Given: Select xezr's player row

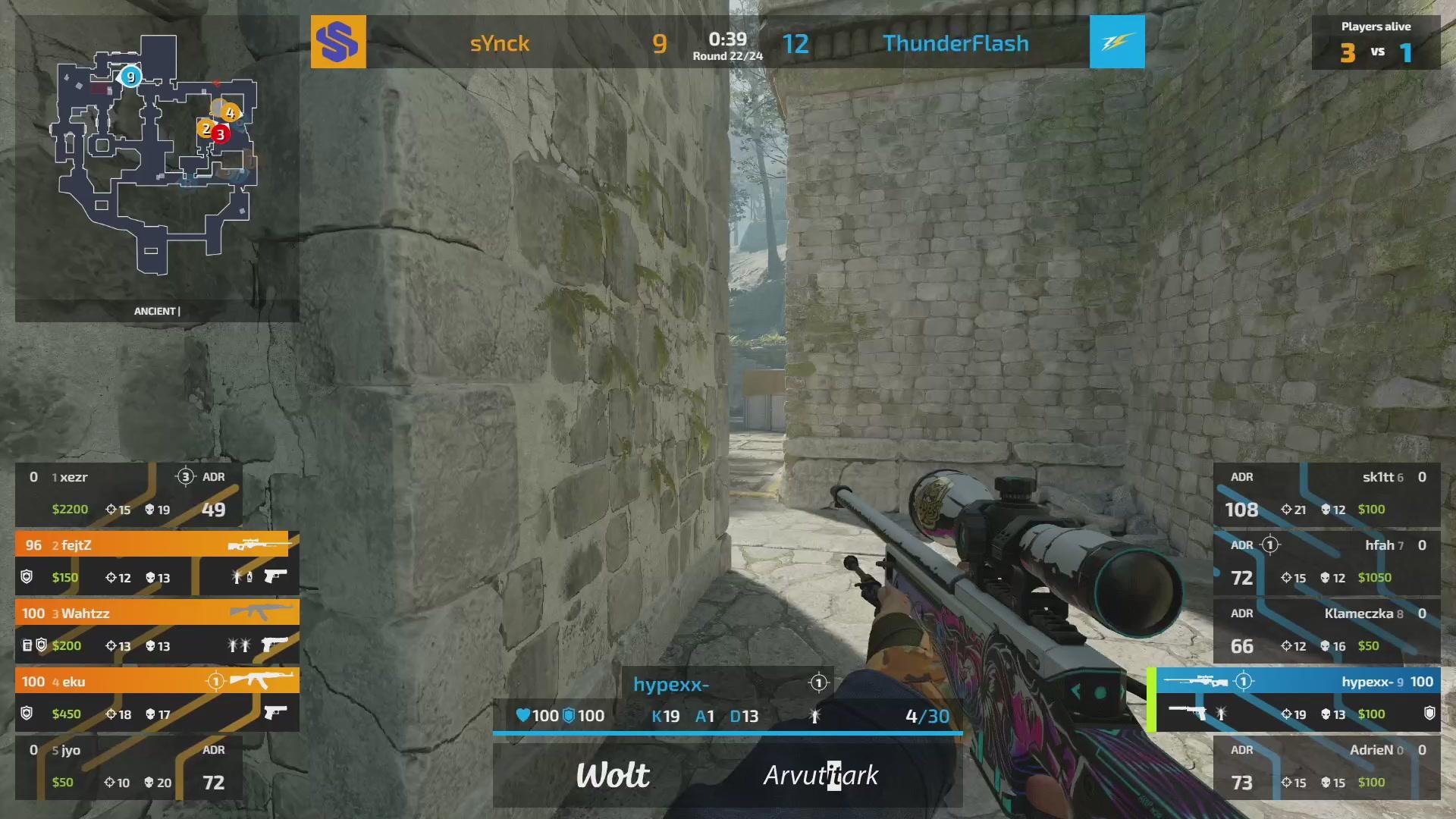Looking at the screenshot, I should pyautogui.click(x=129, y=494).
